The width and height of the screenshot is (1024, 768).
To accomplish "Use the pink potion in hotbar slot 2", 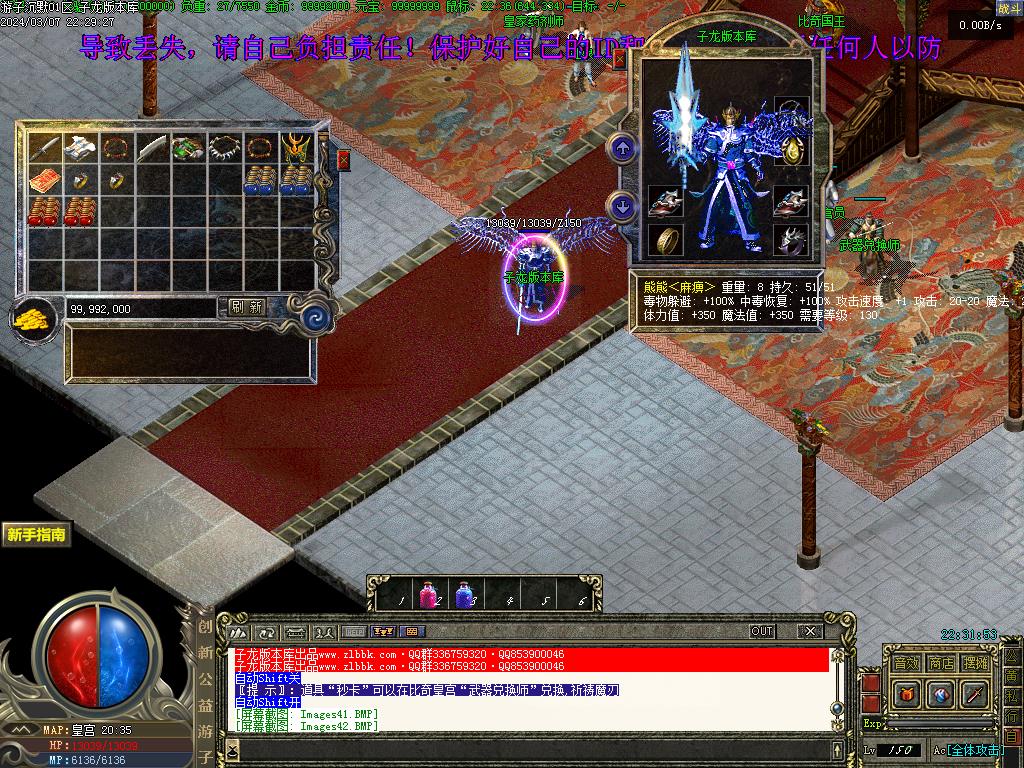I will (x=430, y=595).
